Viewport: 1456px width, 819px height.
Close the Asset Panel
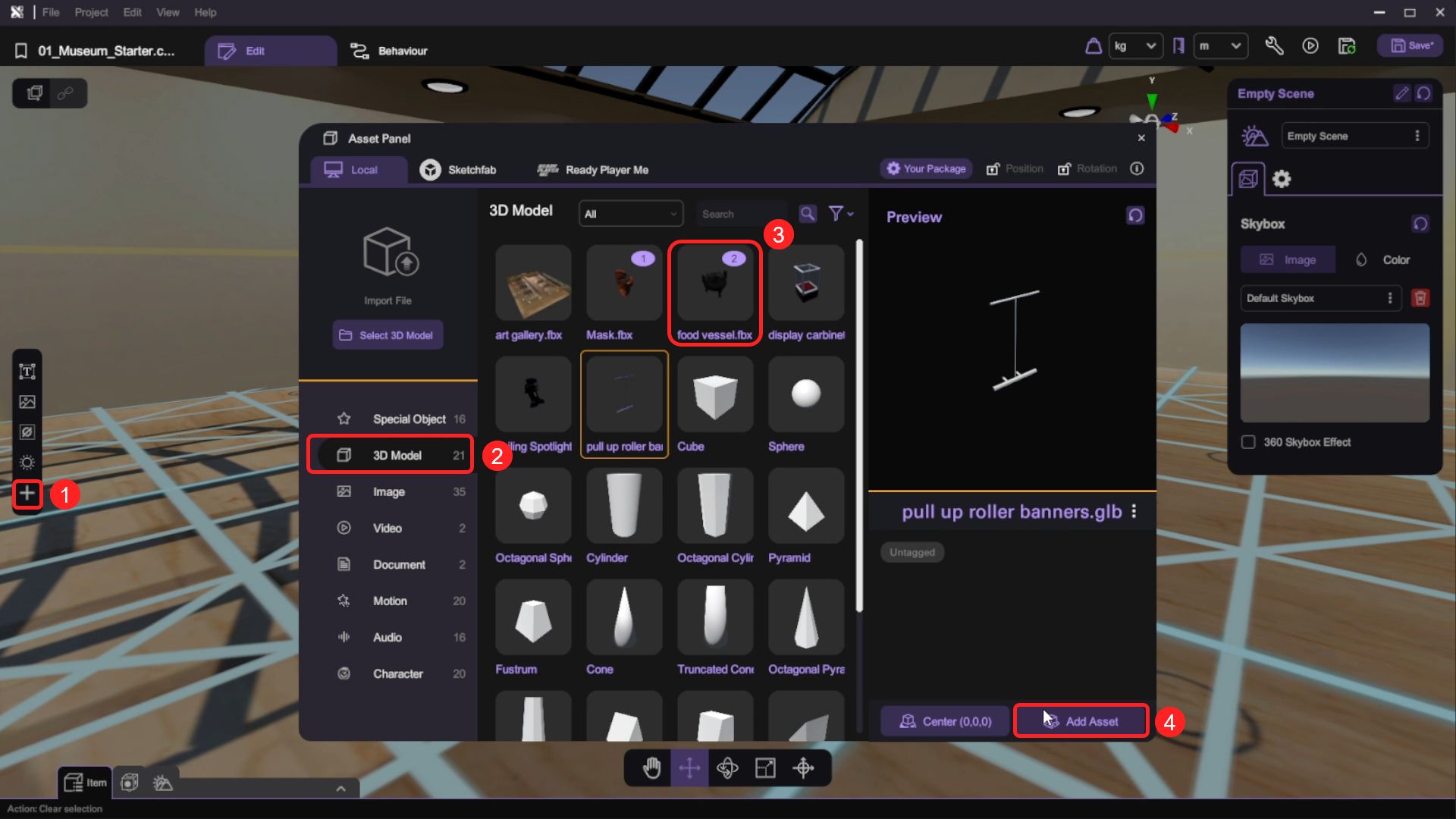[1141, 138]
